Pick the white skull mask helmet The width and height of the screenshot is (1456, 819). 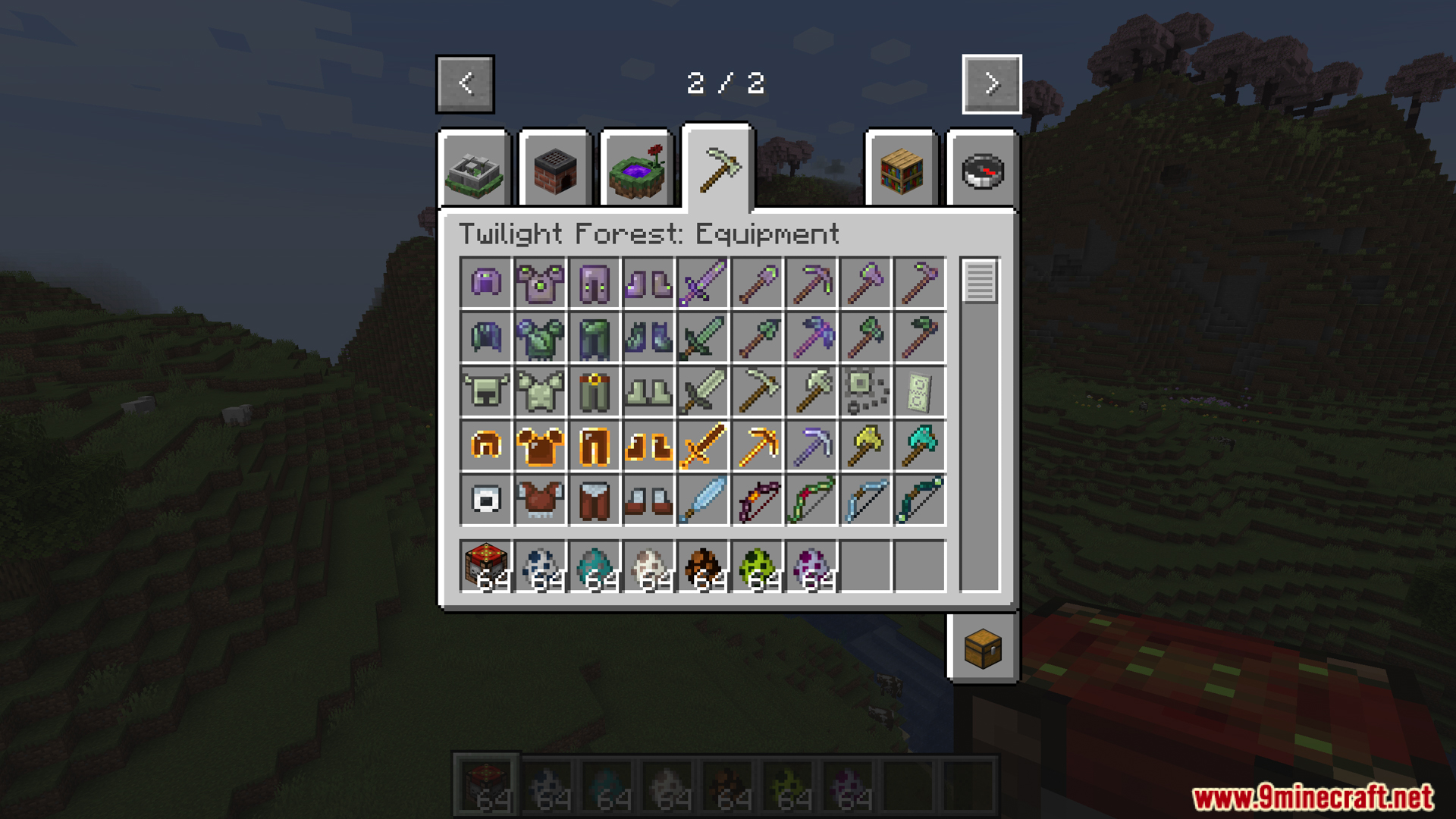[486, 500]
